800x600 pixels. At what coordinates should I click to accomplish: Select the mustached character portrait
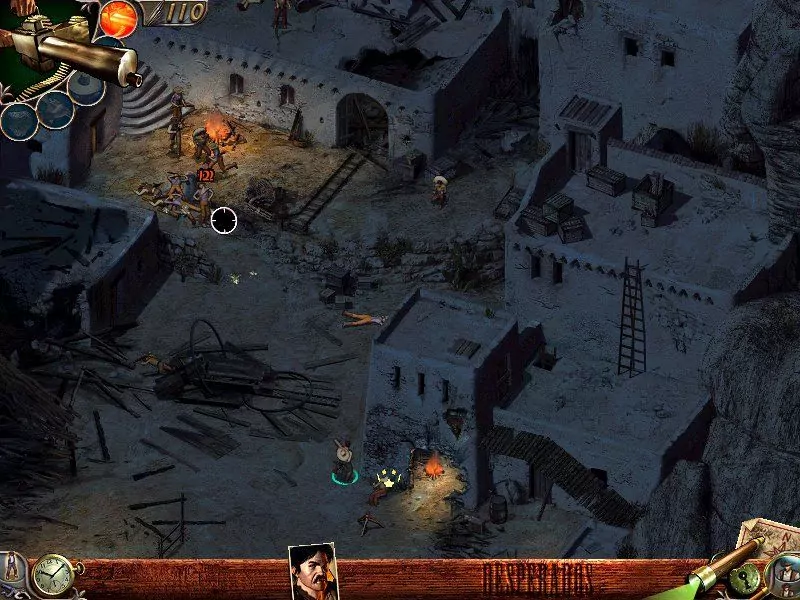tap(312, 572)
